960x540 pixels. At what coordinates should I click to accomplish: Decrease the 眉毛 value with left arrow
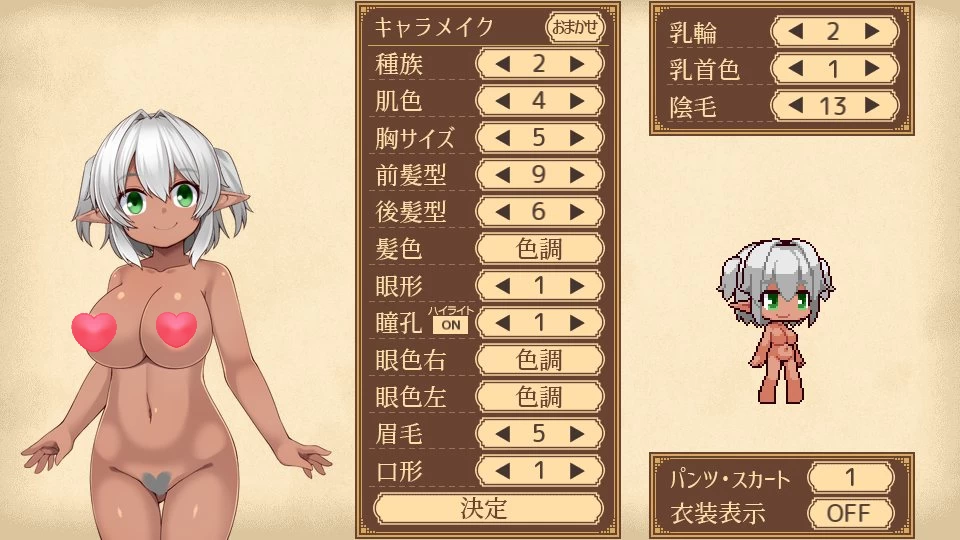pos(503,434)
